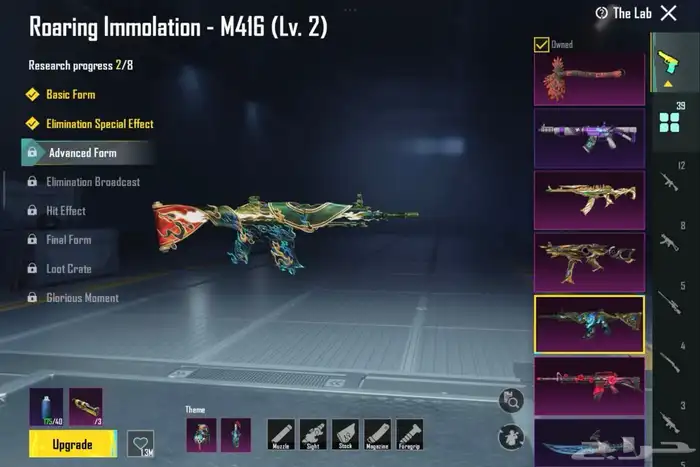Pick the red feathered axe skin thumbnail

tap(588, 78)
